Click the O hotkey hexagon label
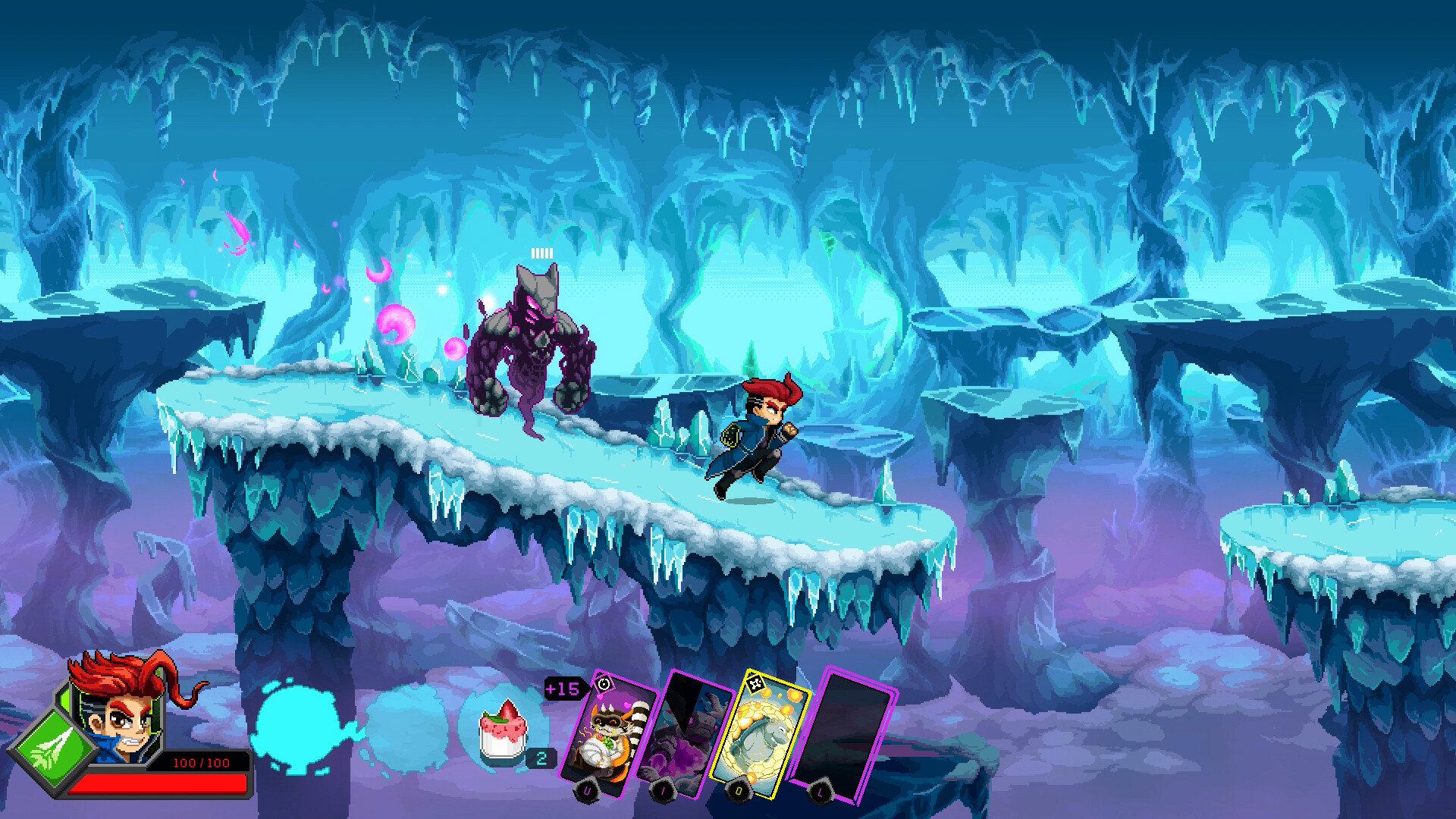Screen dimensions: 1456x819 pos(738,790)
